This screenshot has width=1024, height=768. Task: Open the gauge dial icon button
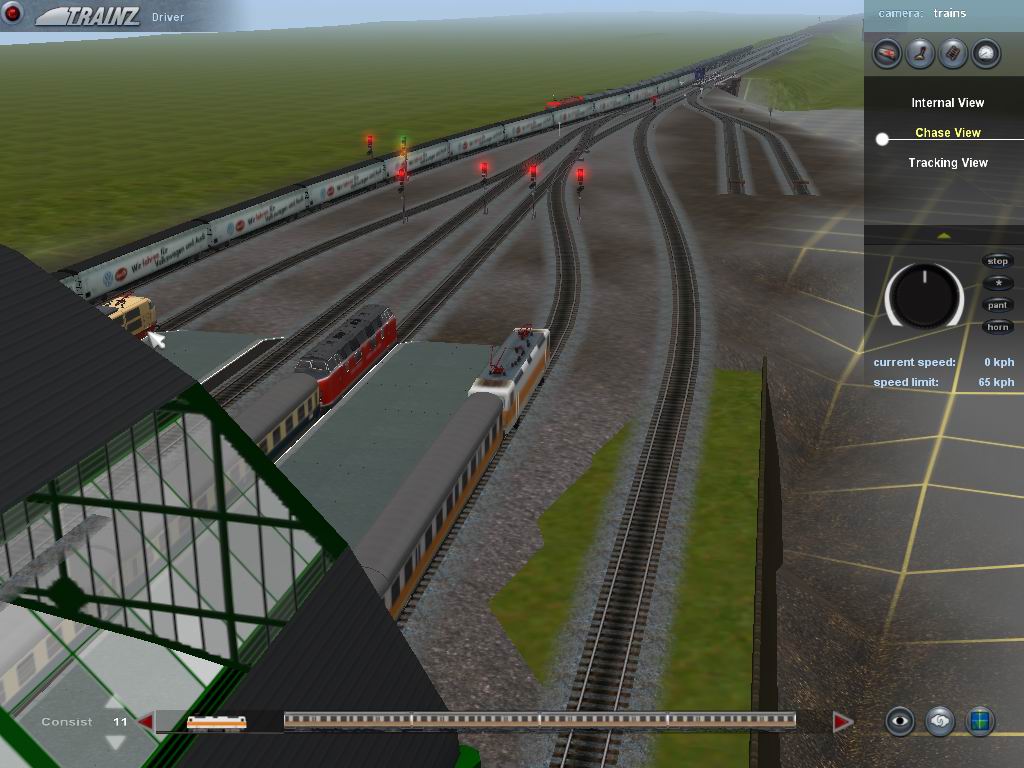pos(986,53)
